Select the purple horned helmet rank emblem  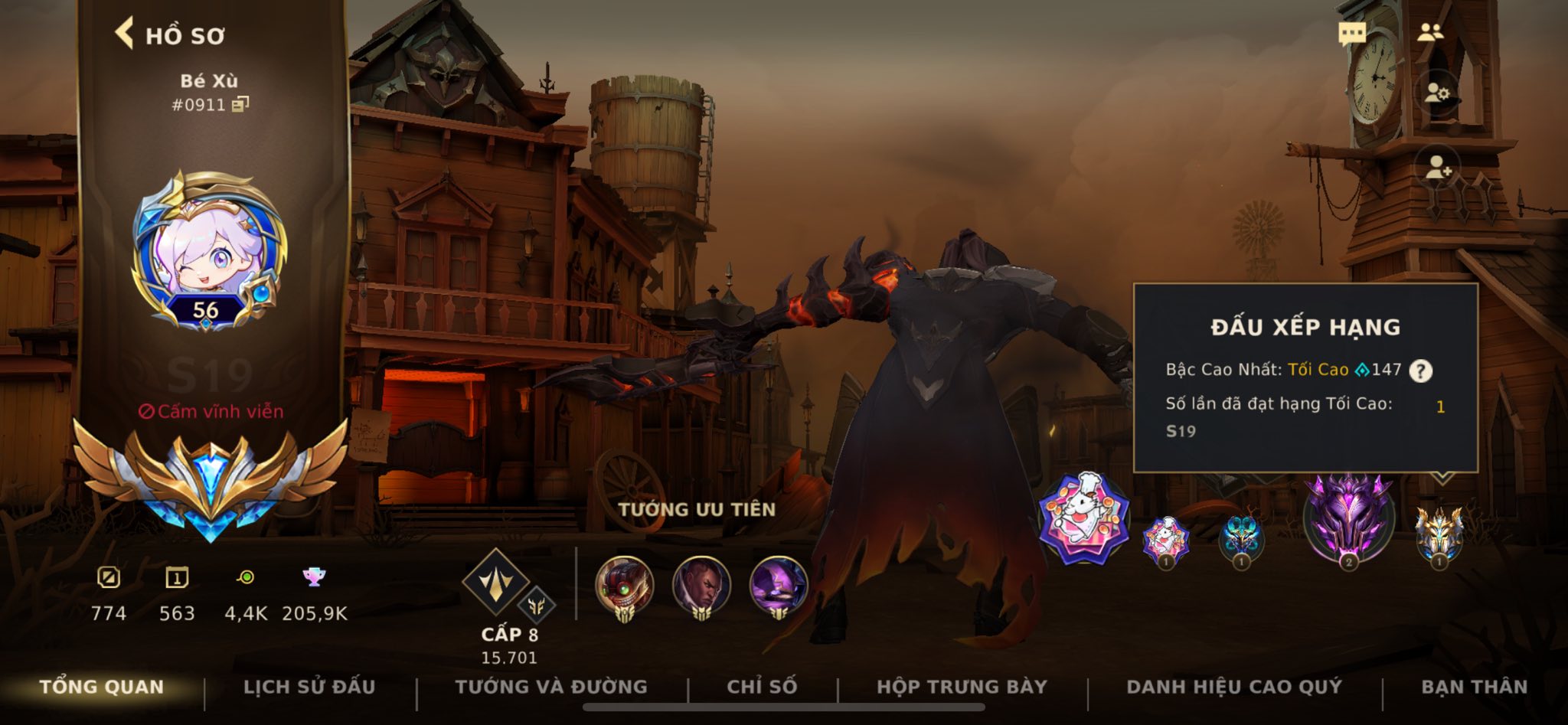pyautogui.click(x=1348, y=518)
